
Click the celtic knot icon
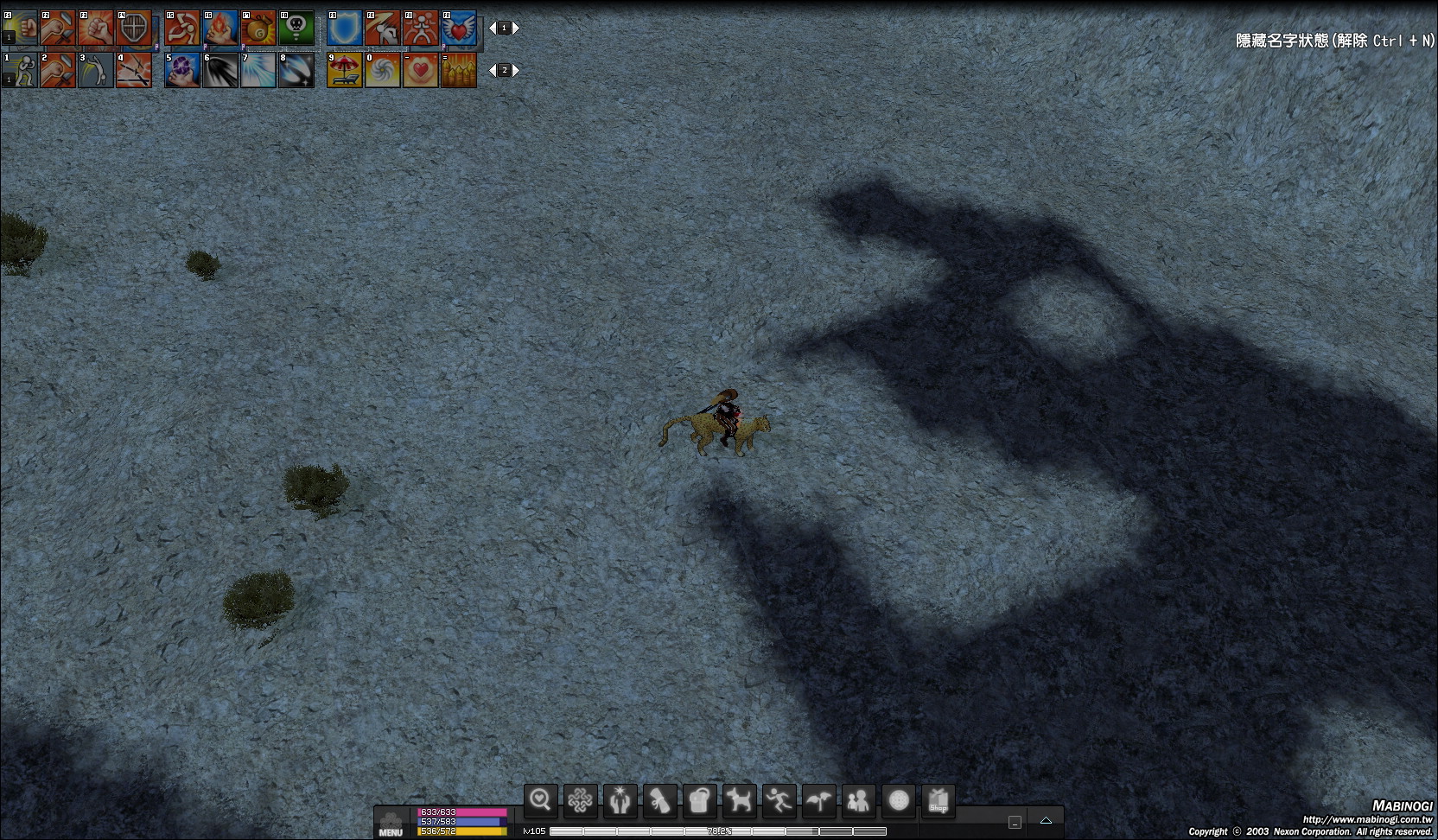[580, 801]
